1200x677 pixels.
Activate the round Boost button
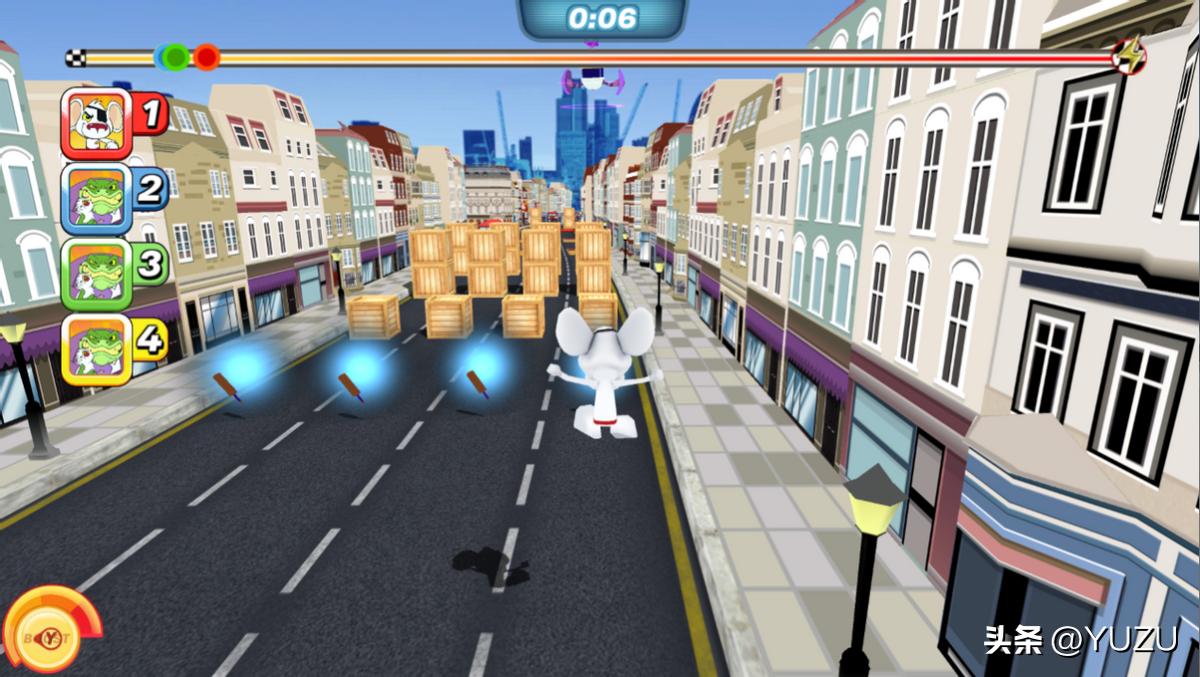click(47, 633)
